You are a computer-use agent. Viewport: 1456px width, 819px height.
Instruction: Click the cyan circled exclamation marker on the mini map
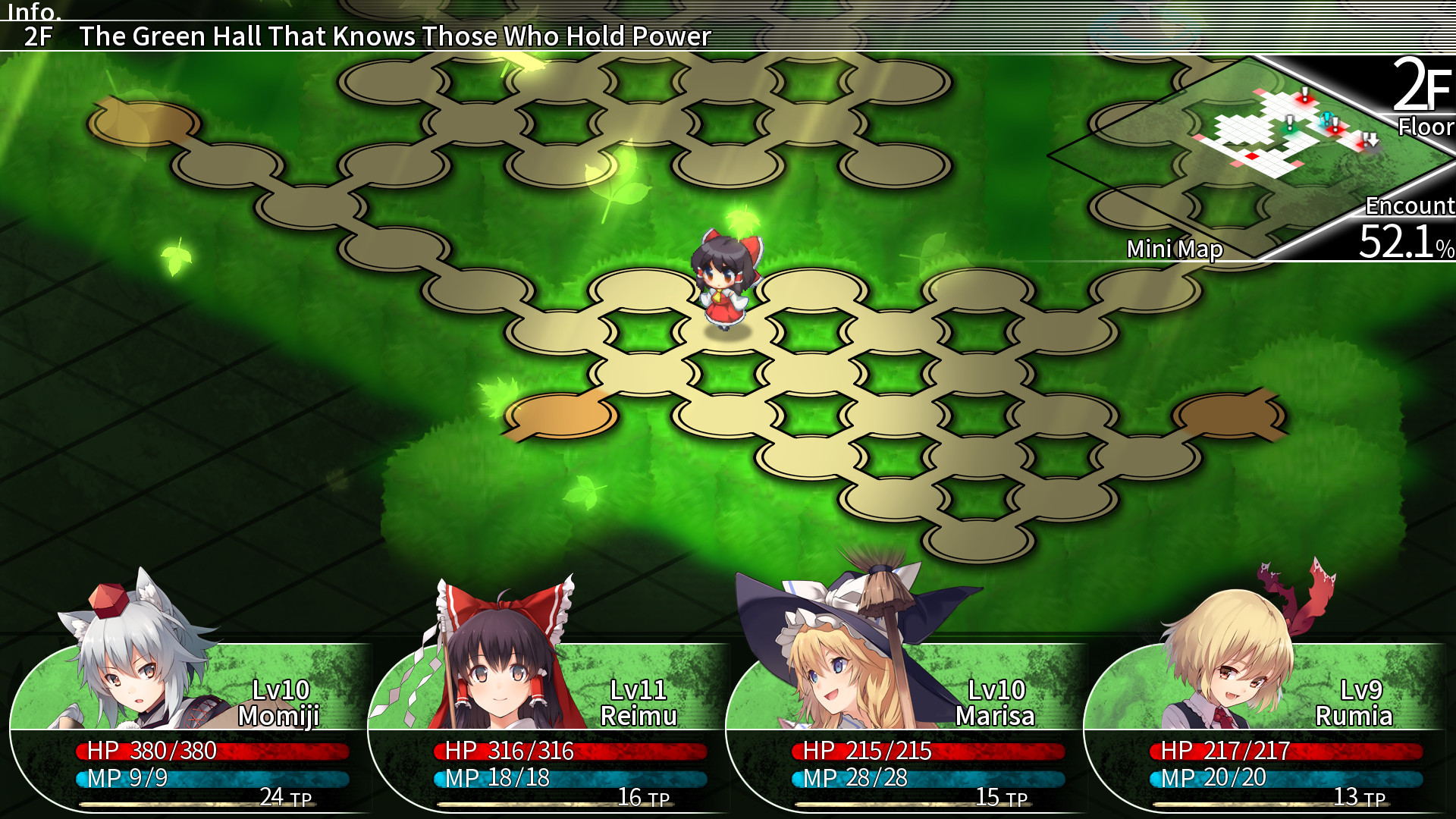(1326, 118)
